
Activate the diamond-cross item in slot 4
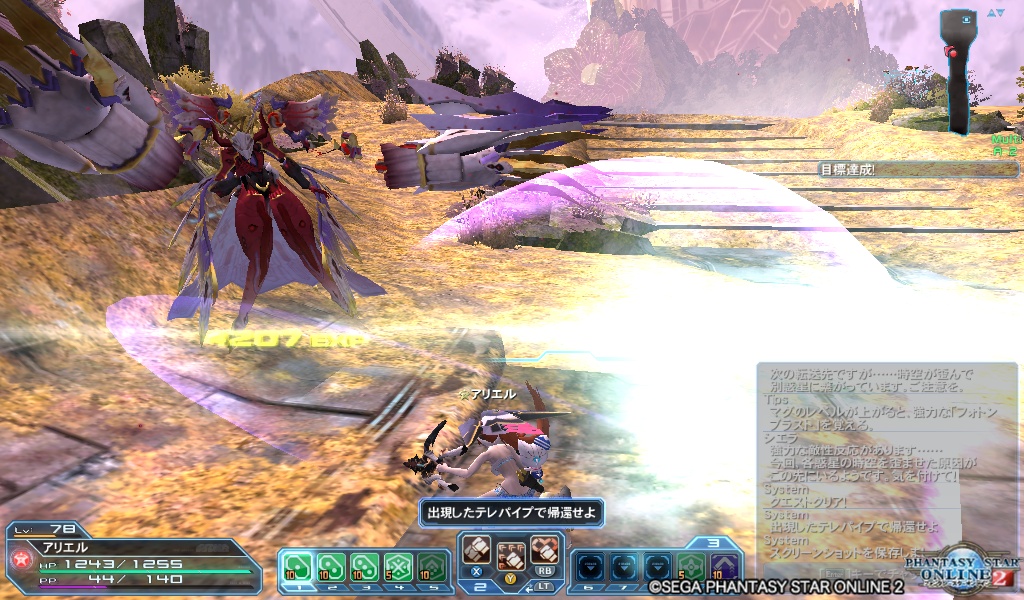click(397, 567)
